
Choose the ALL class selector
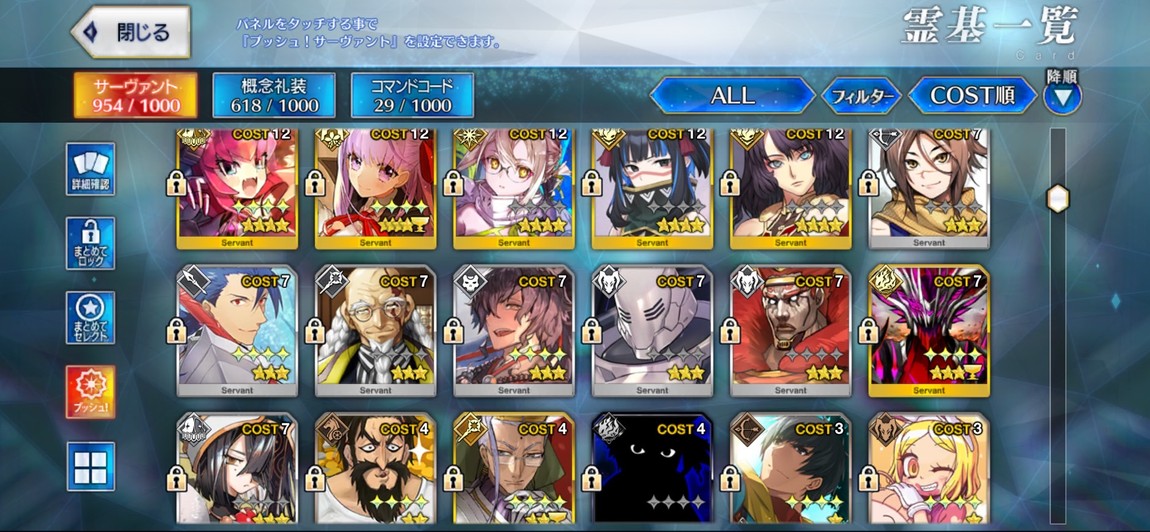732,96
